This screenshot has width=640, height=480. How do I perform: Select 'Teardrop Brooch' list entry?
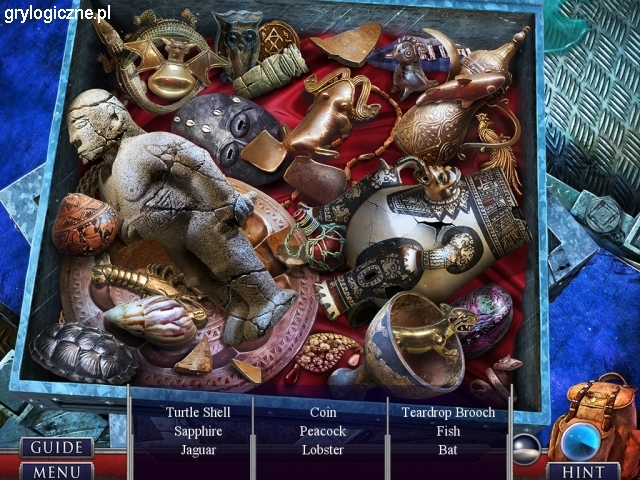pyautogui.click(x=448, y=412)
